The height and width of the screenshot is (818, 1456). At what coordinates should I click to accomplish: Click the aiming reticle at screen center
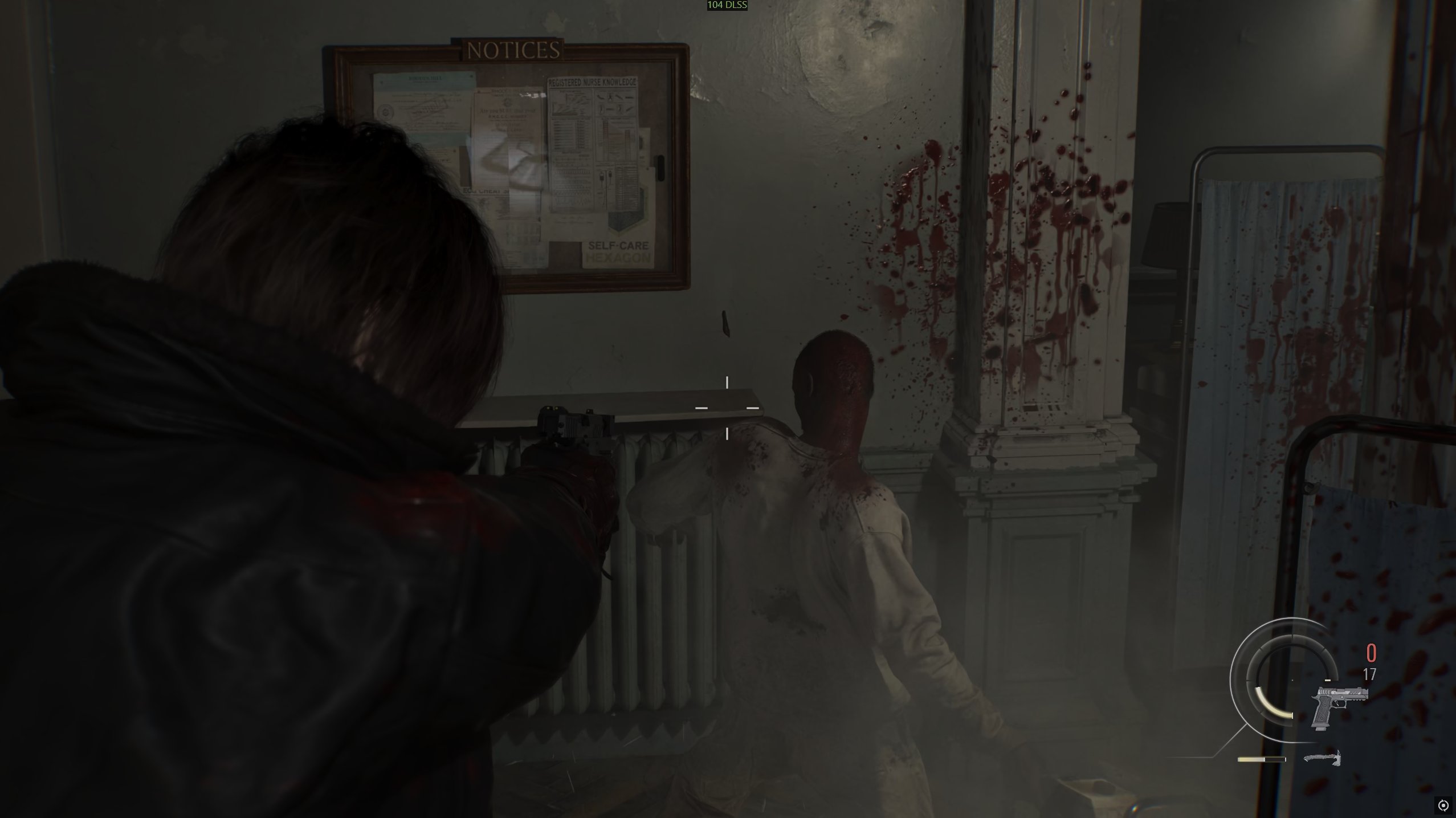(x=728, y=409)
